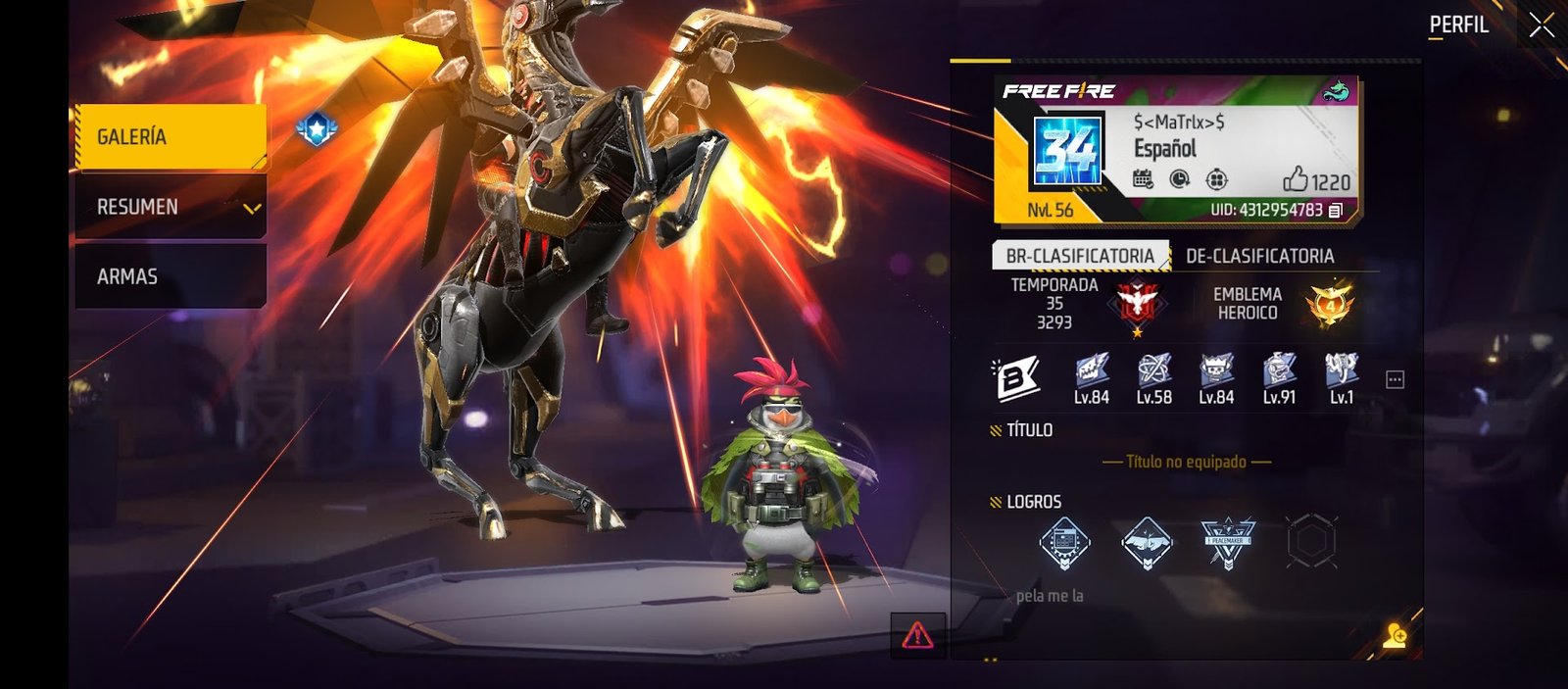Select the Lv.58 pass badge

click(x=1154, y=378)
